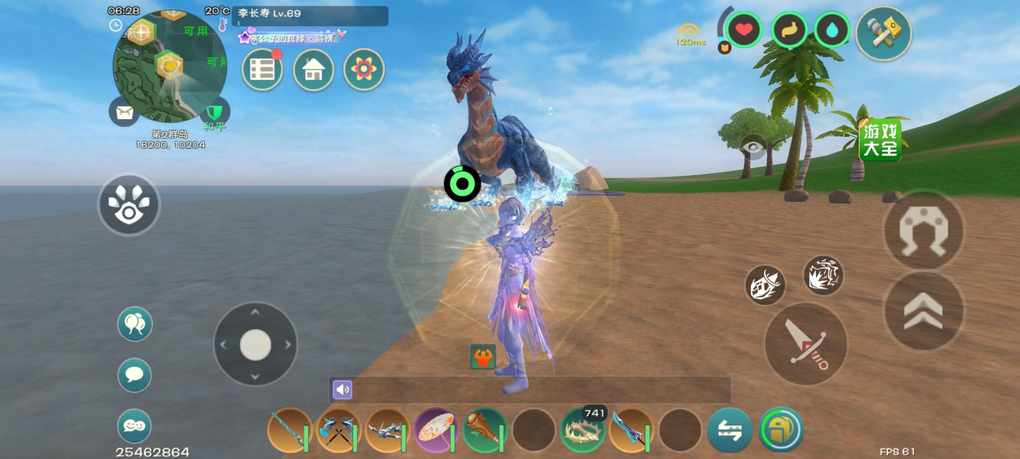Jump with the double chevron button
Image resolution: width=1020 pixels, height=459 pixels.
pos(924,312)
